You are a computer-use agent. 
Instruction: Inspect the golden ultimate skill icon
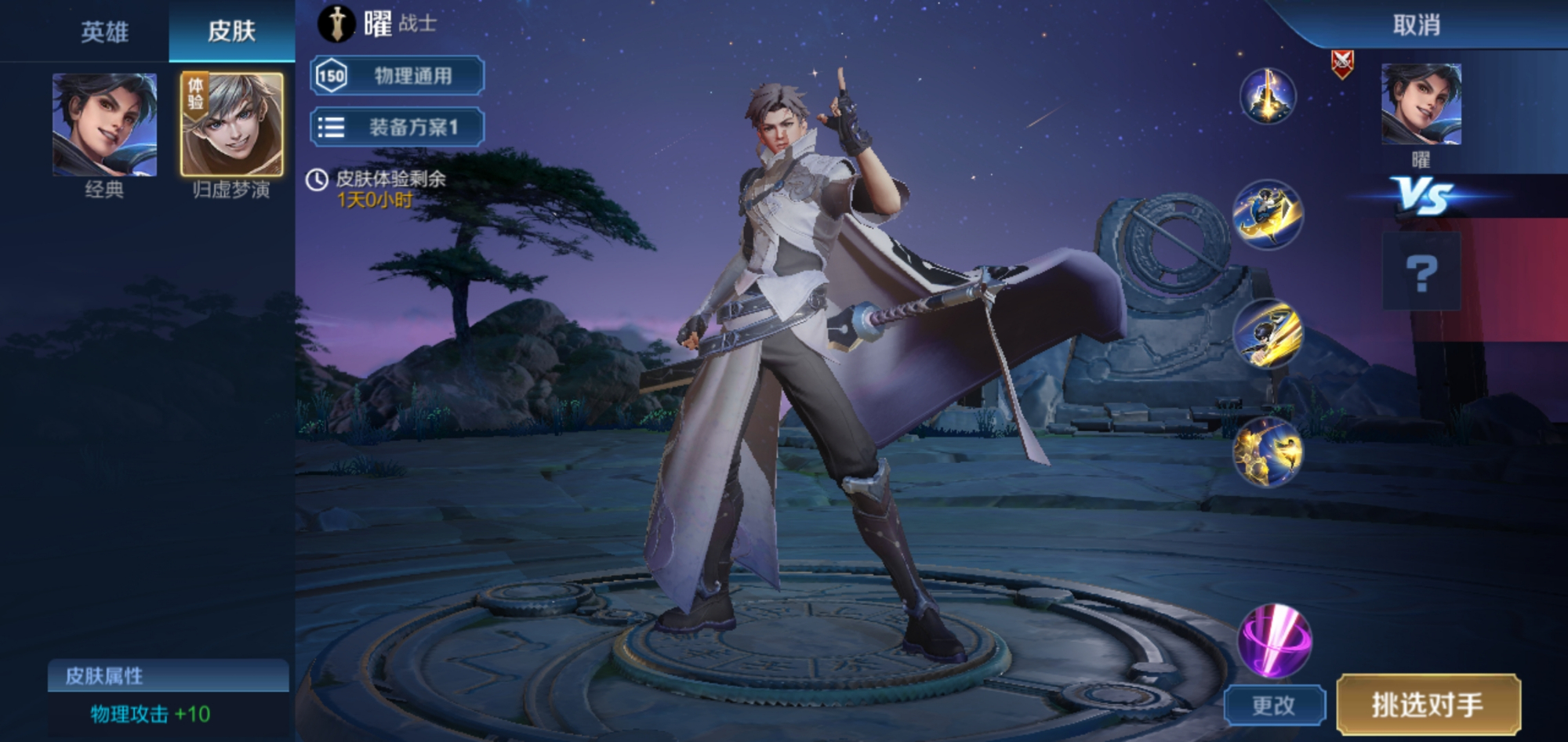pos(1268,451)
